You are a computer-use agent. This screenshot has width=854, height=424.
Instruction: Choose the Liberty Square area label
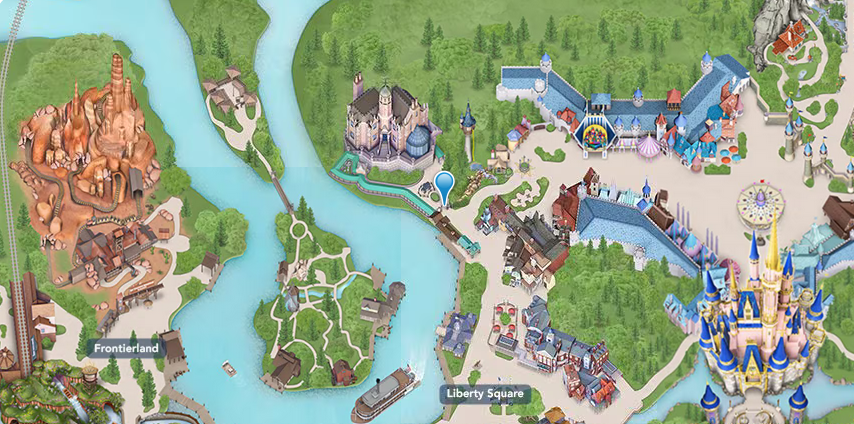[x=484, y=394]
